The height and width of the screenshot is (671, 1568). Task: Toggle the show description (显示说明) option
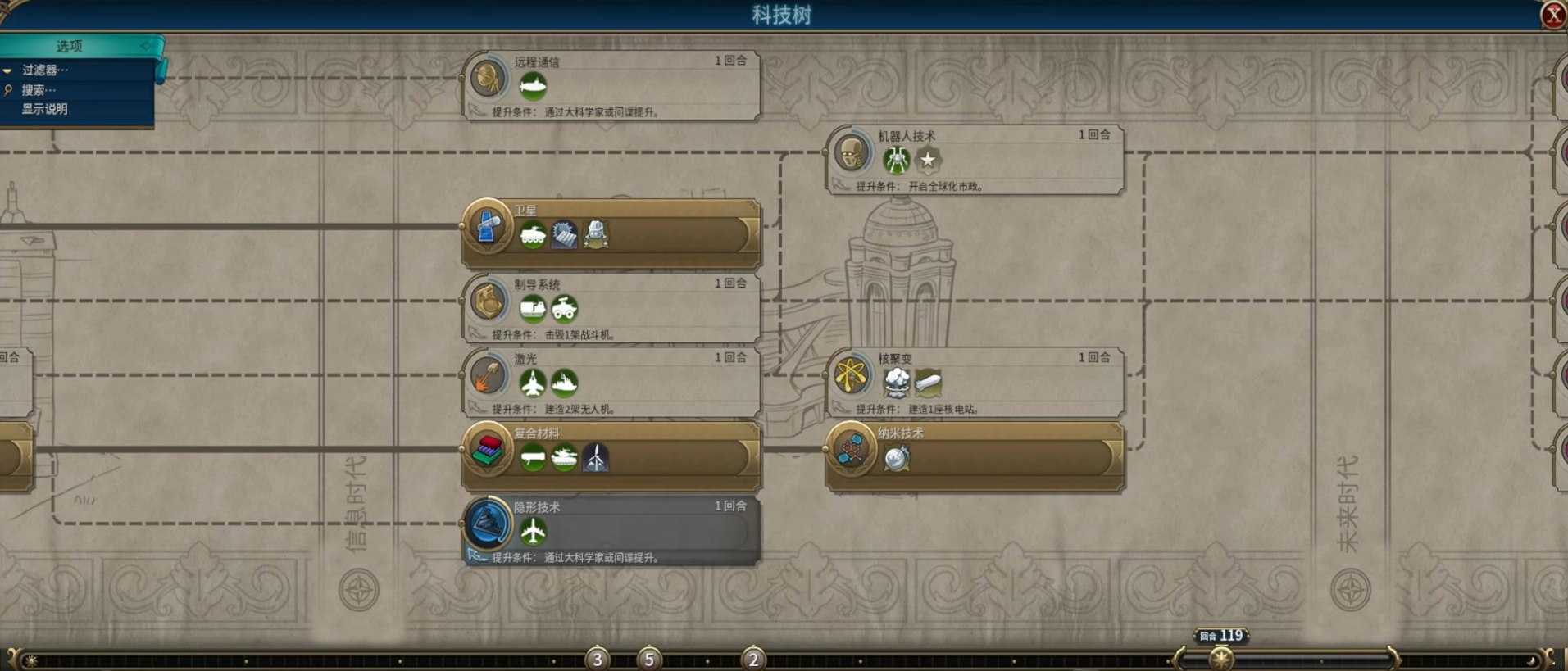pos(45,109)
